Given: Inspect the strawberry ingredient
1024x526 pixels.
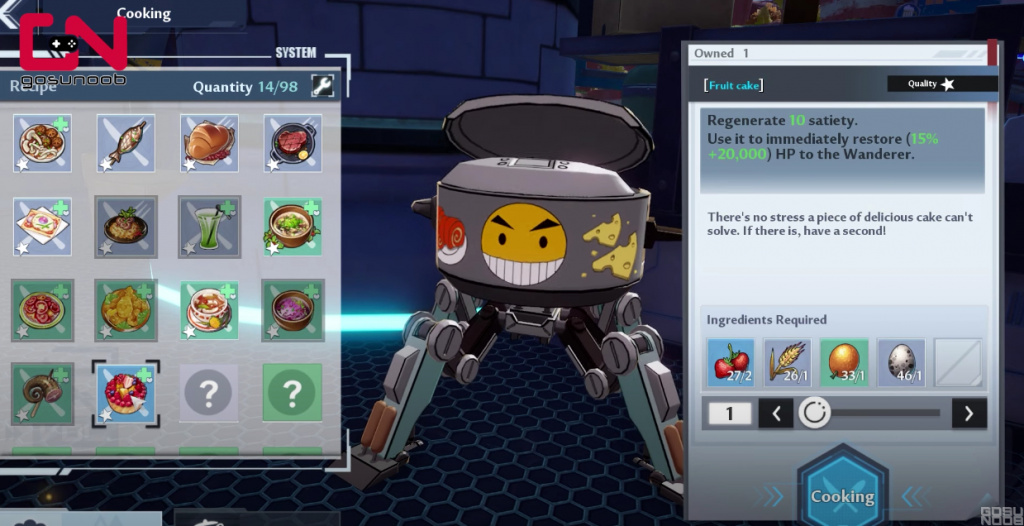Looking at the screenshot, I should [x=731, y=362].
